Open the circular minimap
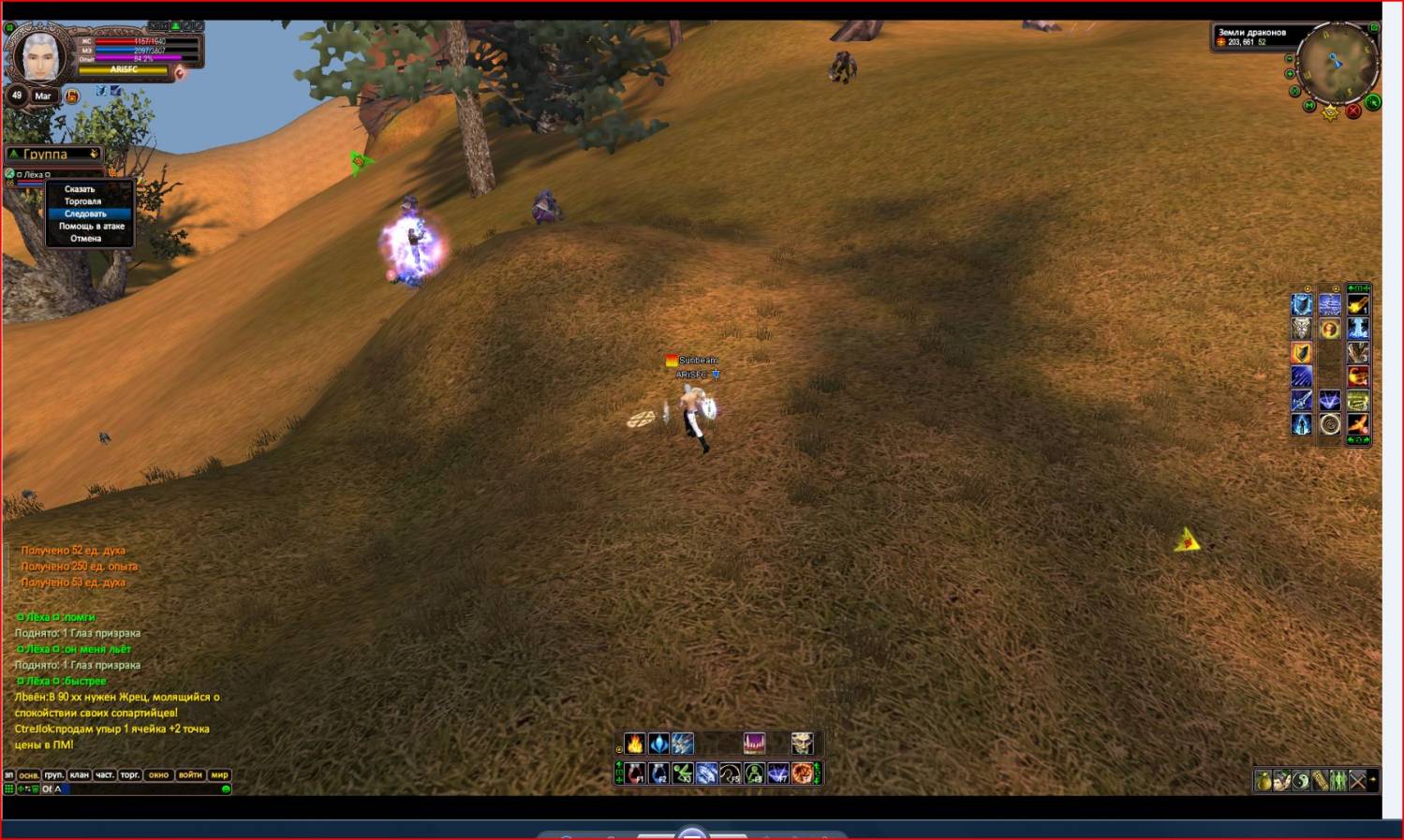Screen dimensions: 1404x840 click(1337, 63)
